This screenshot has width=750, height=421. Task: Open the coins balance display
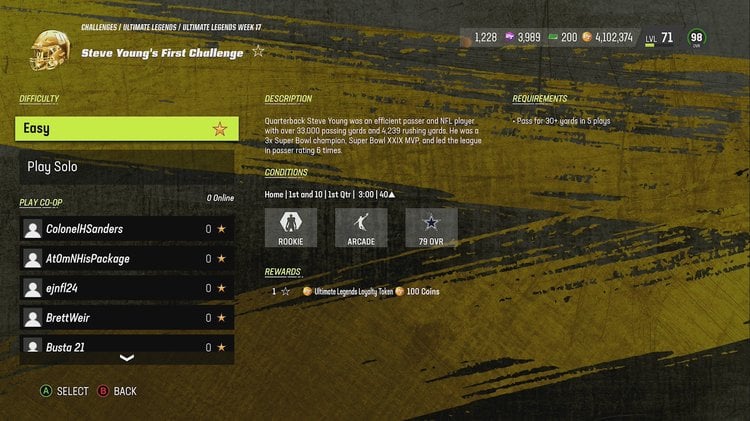606,37
